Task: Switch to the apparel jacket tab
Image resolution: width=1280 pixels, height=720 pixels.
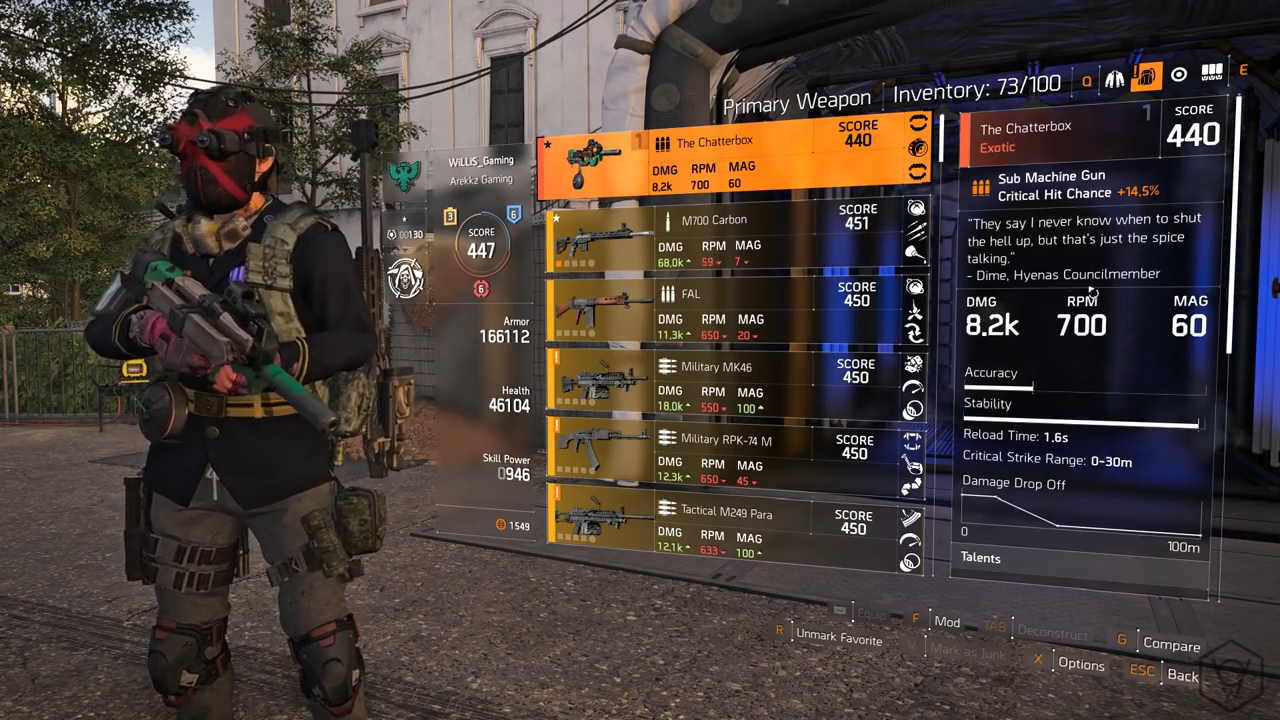Action: [1114, 78]
